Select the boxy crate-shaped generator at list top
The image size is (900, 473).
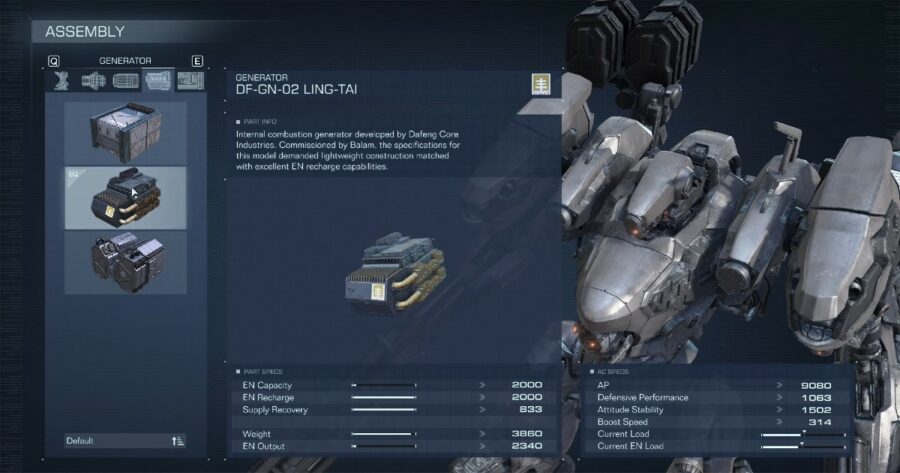(125, 131)
